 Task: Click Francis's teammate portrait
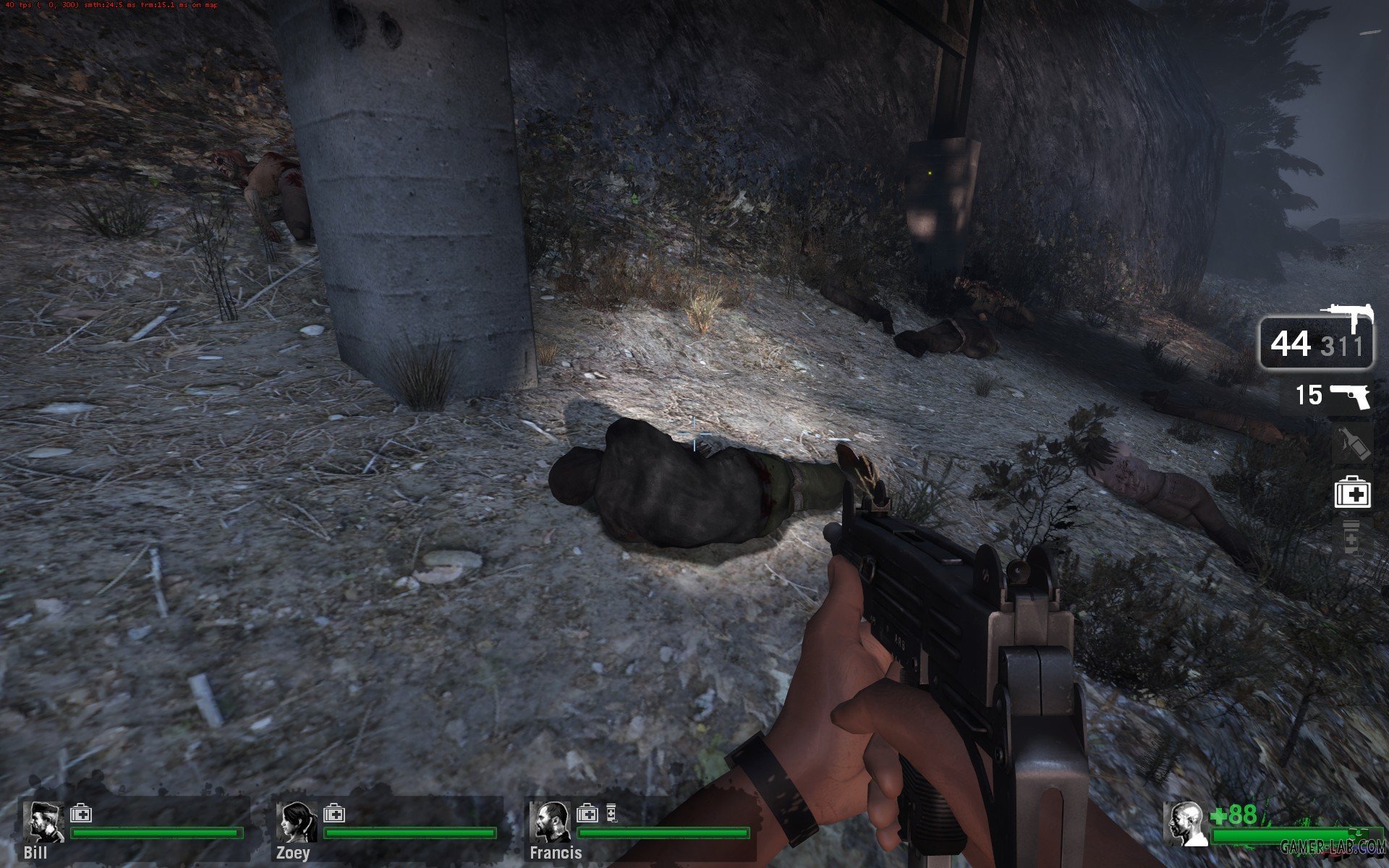click(x=551, y=822)
